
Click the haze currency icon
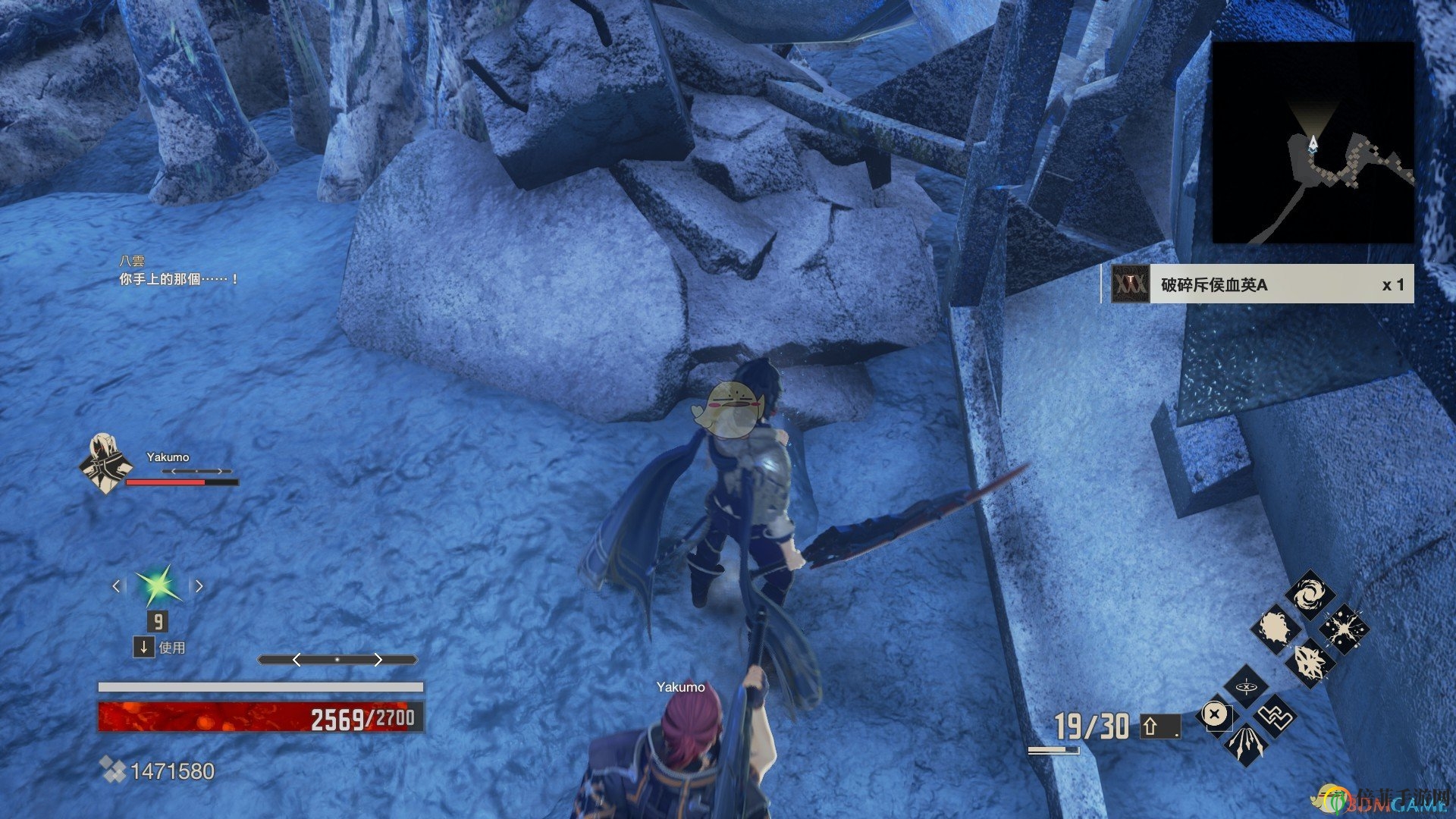(112, 771)
